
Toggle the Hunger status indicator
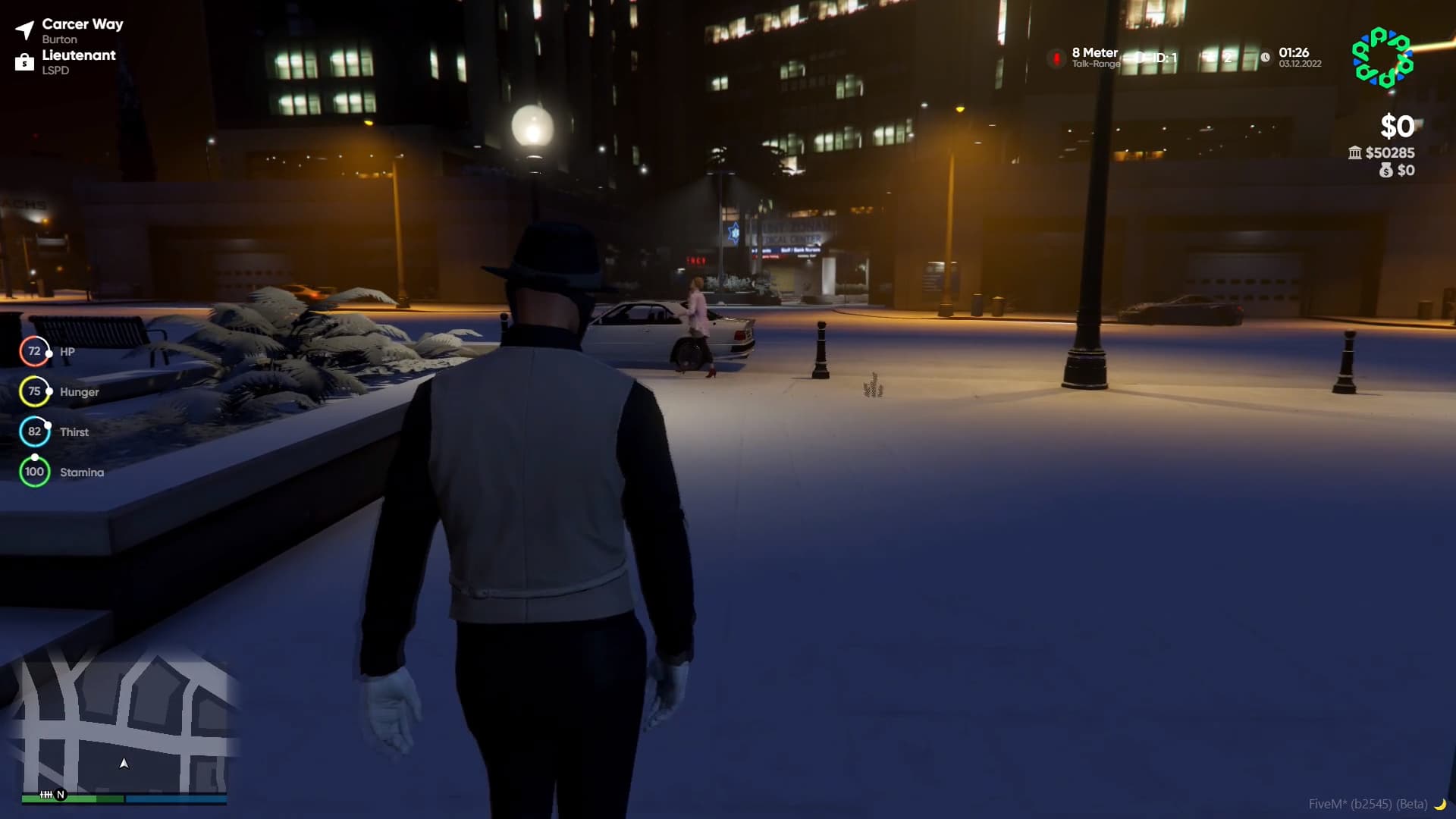click(34, 391)
